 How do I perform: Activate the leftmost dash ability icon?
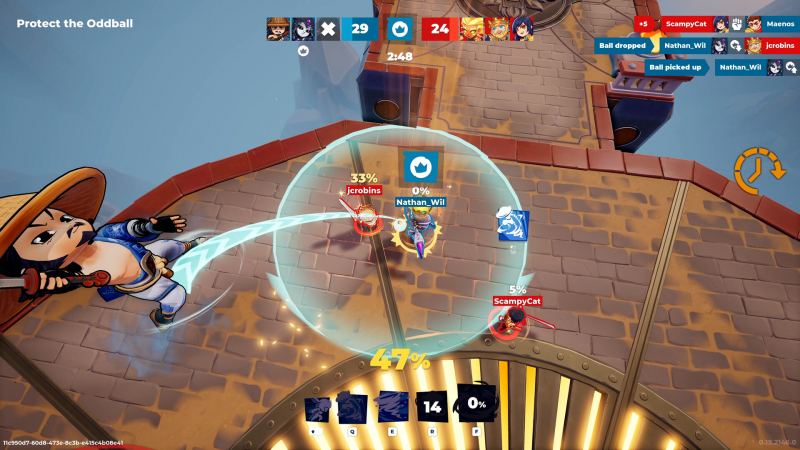point(318,407)
